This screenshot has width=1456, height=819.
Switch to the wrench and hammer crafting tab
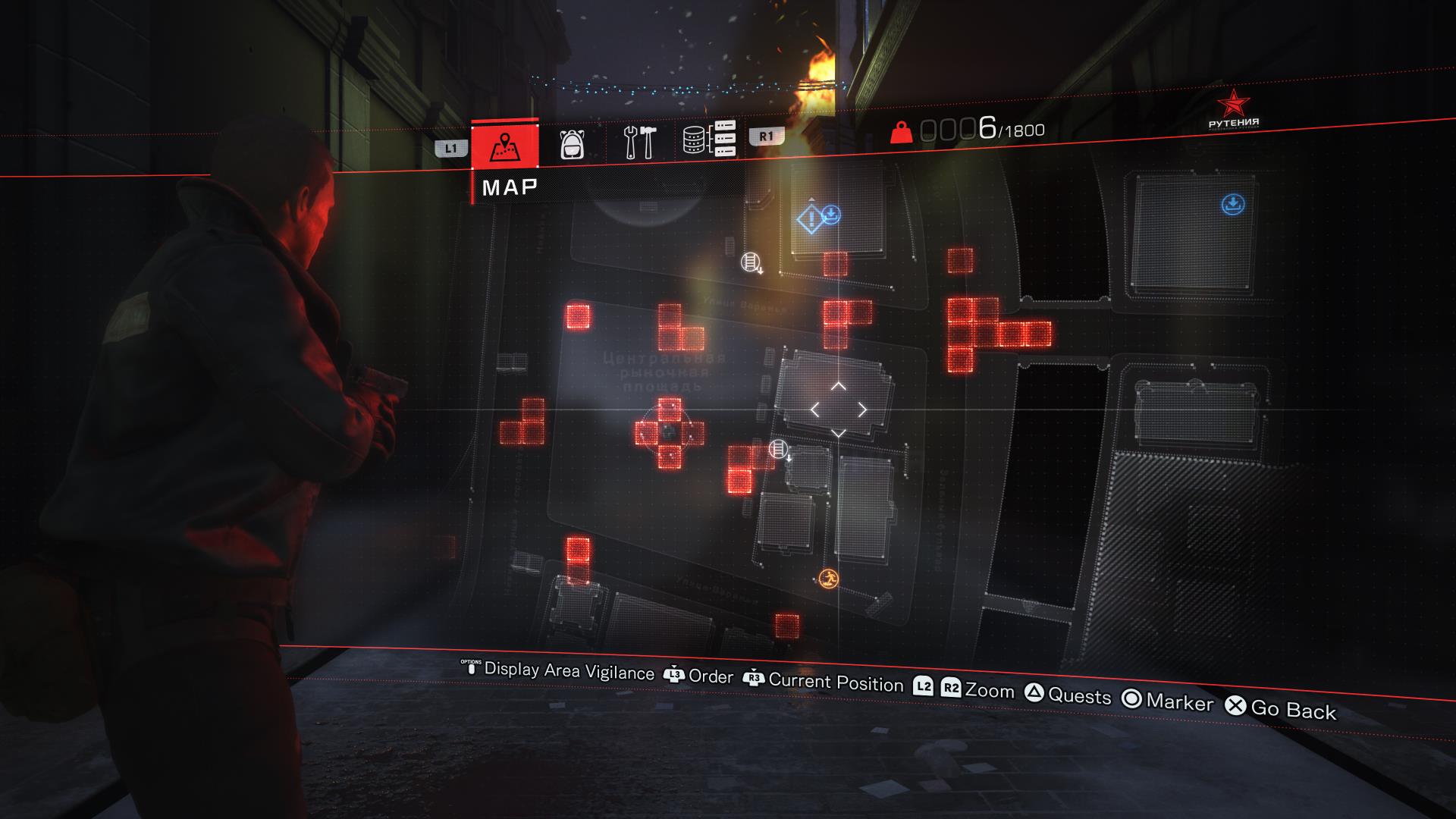pyautogui.click(x=639, y=142)
